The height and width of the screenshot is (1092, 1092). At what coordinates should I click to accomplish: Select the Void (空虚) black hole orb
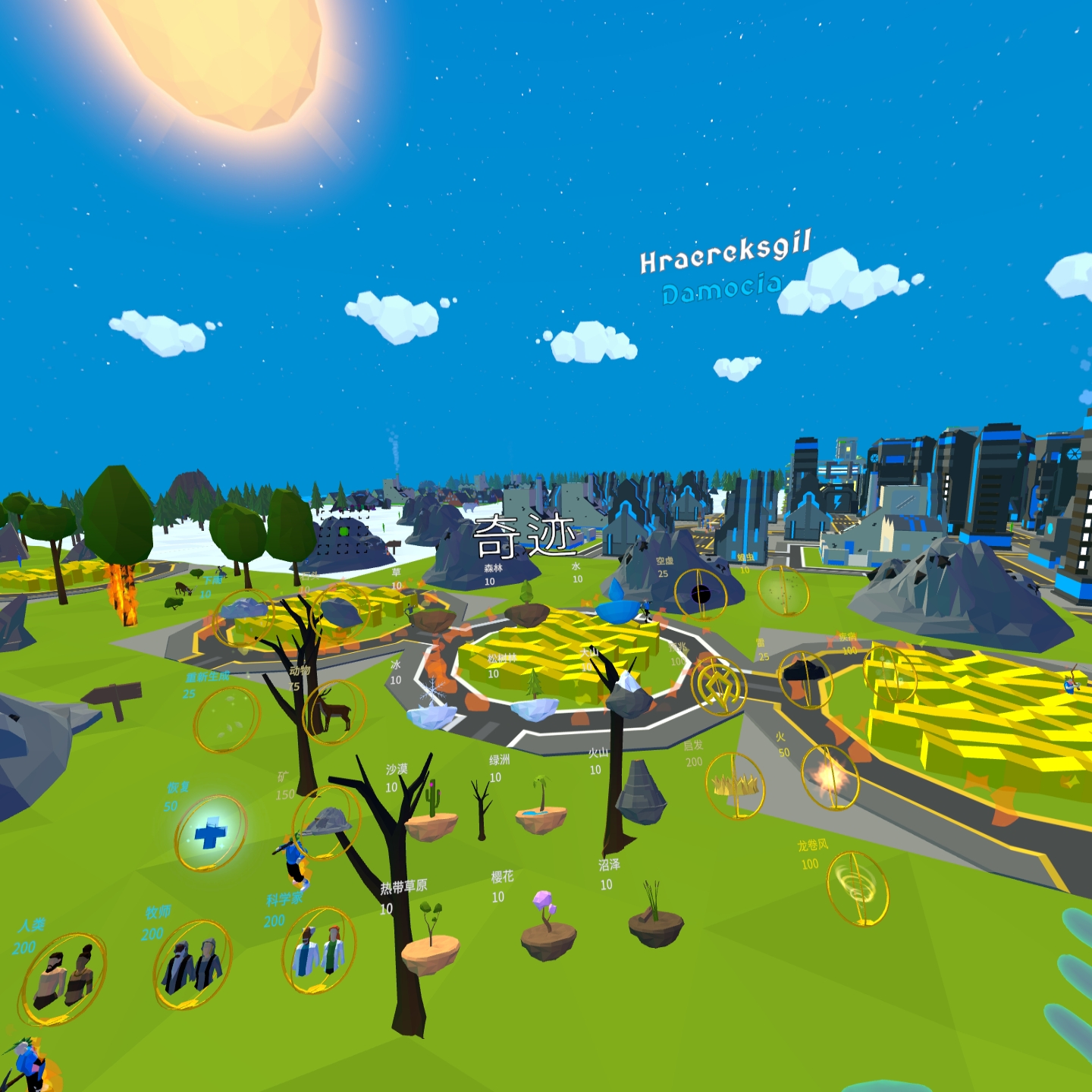tap(701, 595)
